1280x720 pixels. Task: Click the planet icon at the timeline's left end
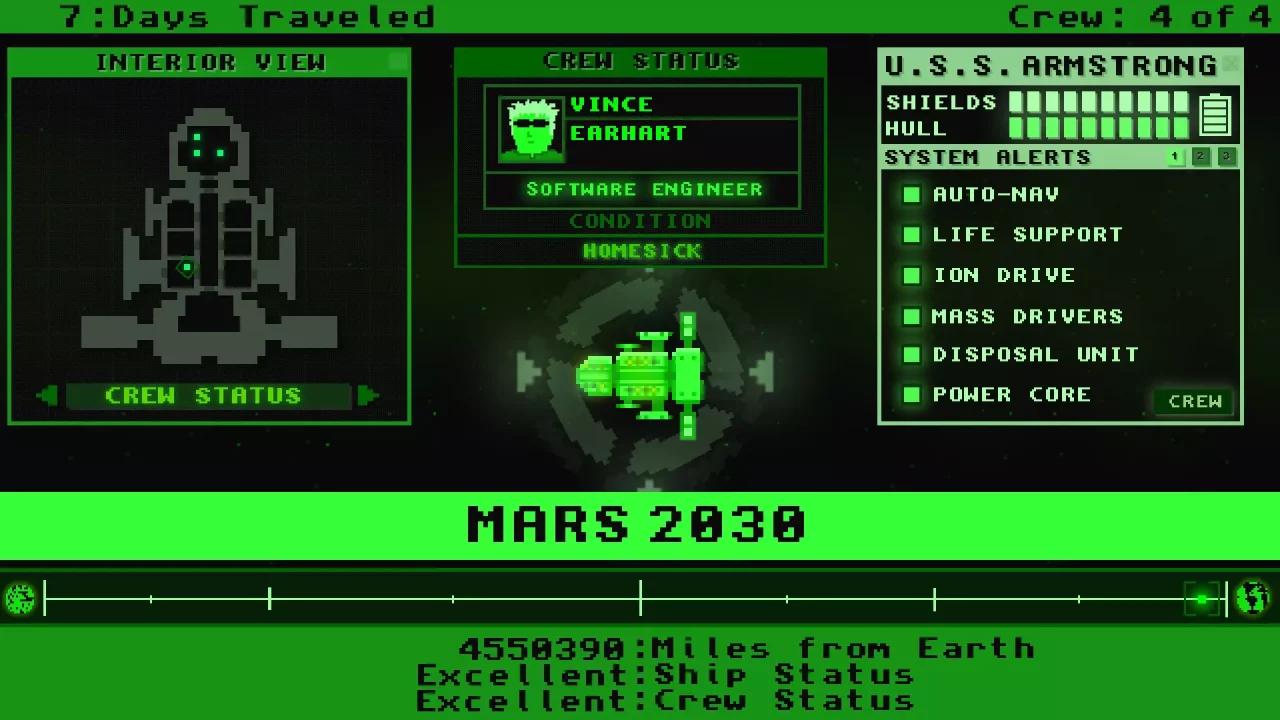[x=20, y=597]
